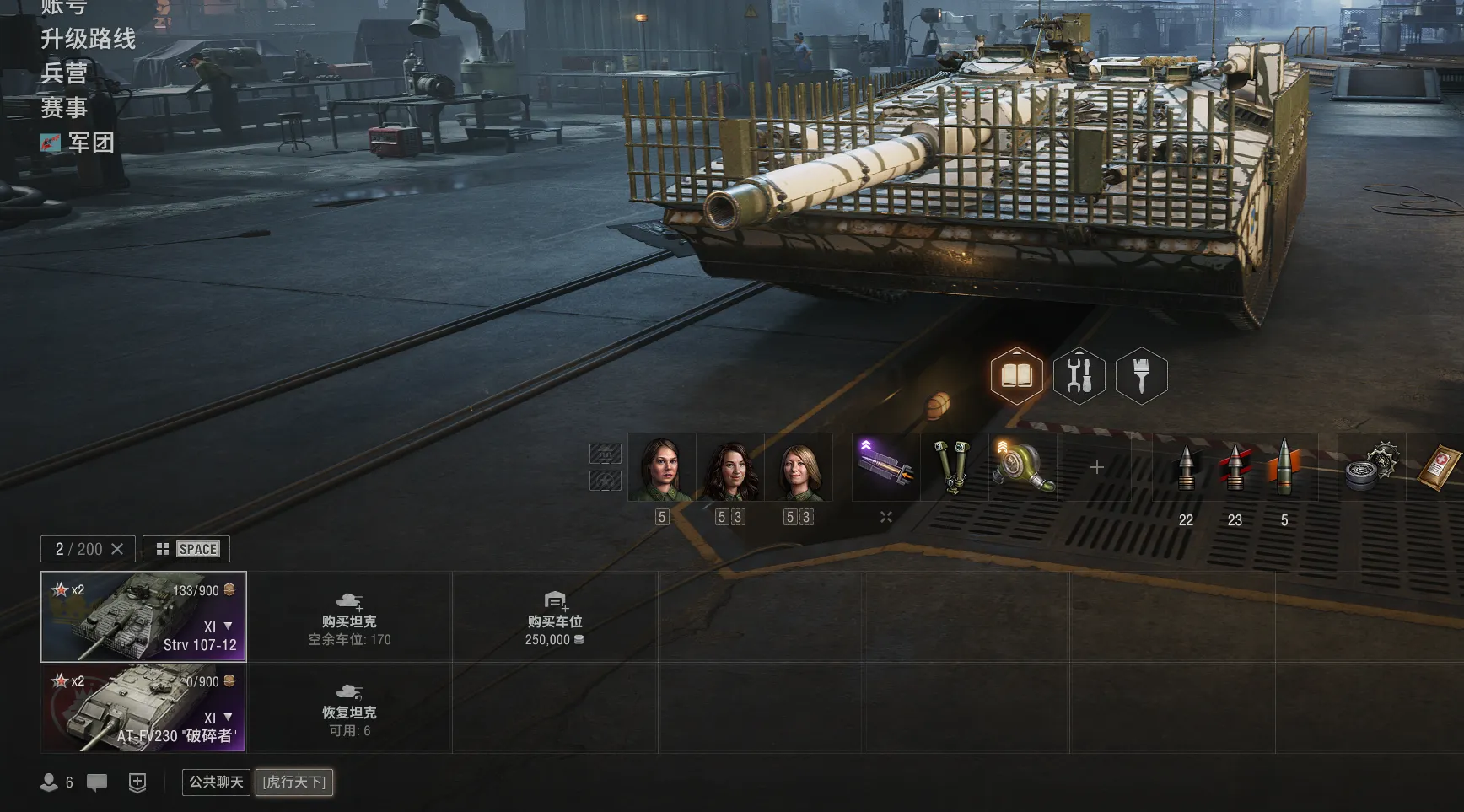Select the shell slot with 22 rounds

[x=1186, y=469]
